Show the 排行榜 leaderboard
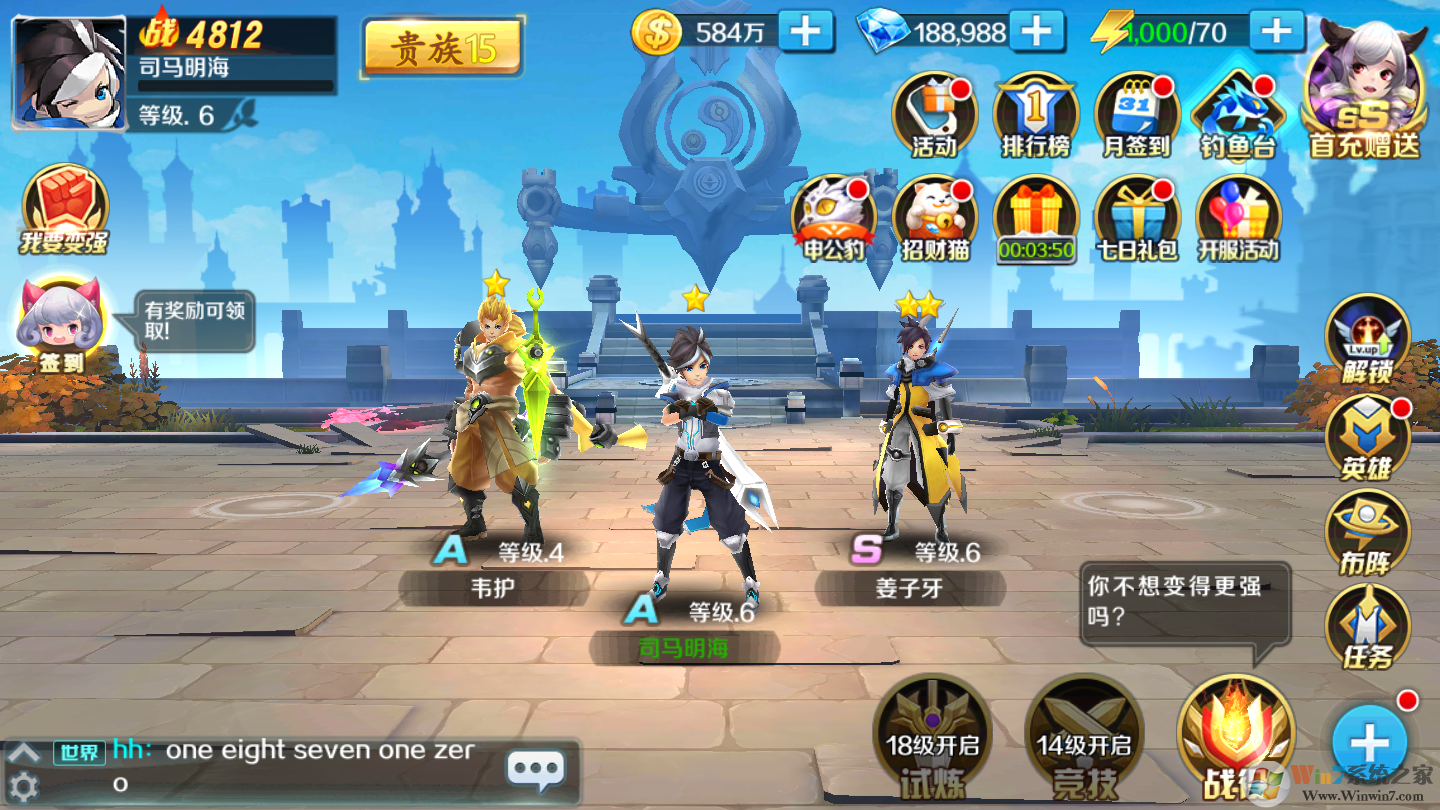Image resolution: width=1440 pixels, height=810 pixels. tap(1036, 116)
